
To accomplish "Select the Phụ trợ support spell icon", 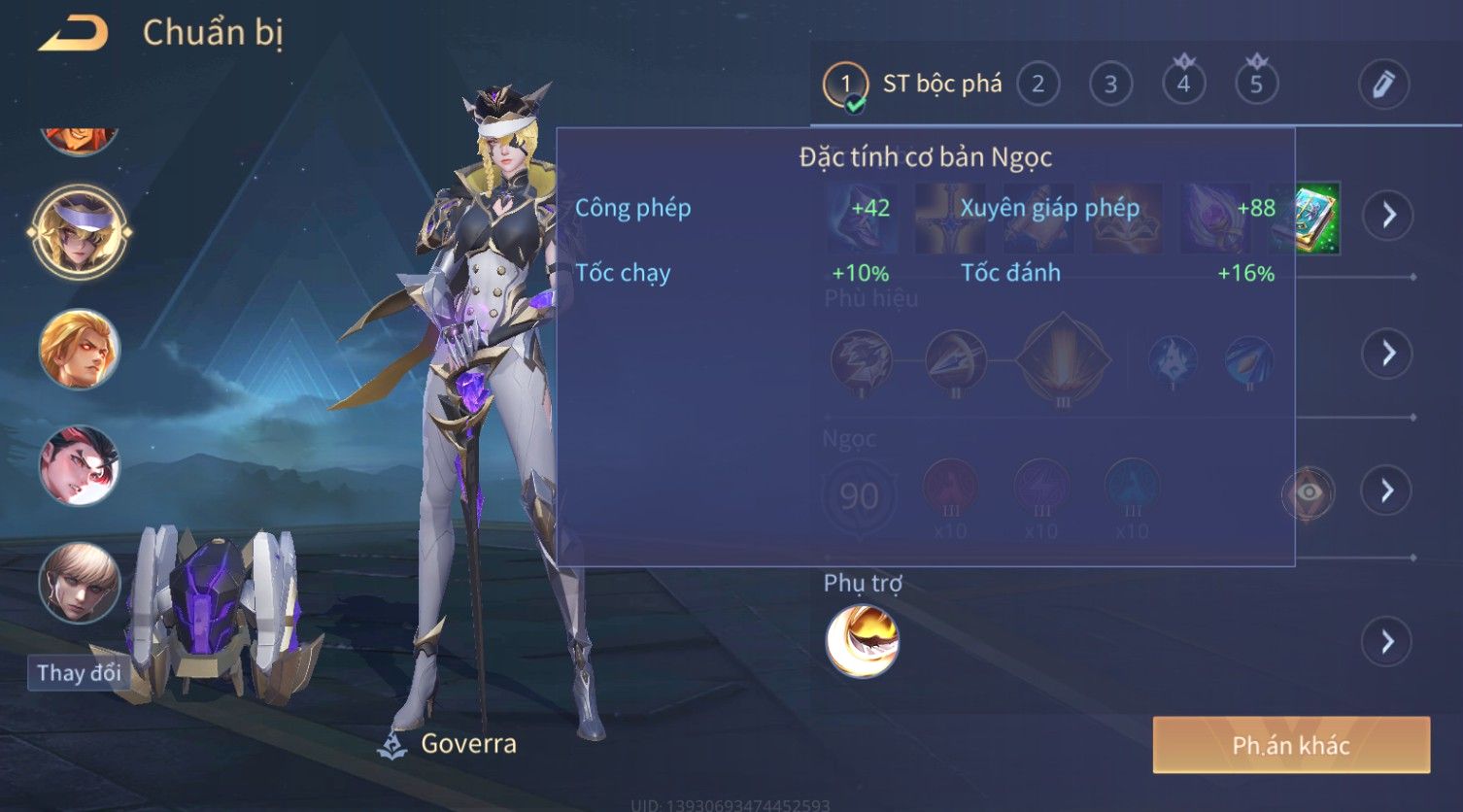I will (862, 641).
